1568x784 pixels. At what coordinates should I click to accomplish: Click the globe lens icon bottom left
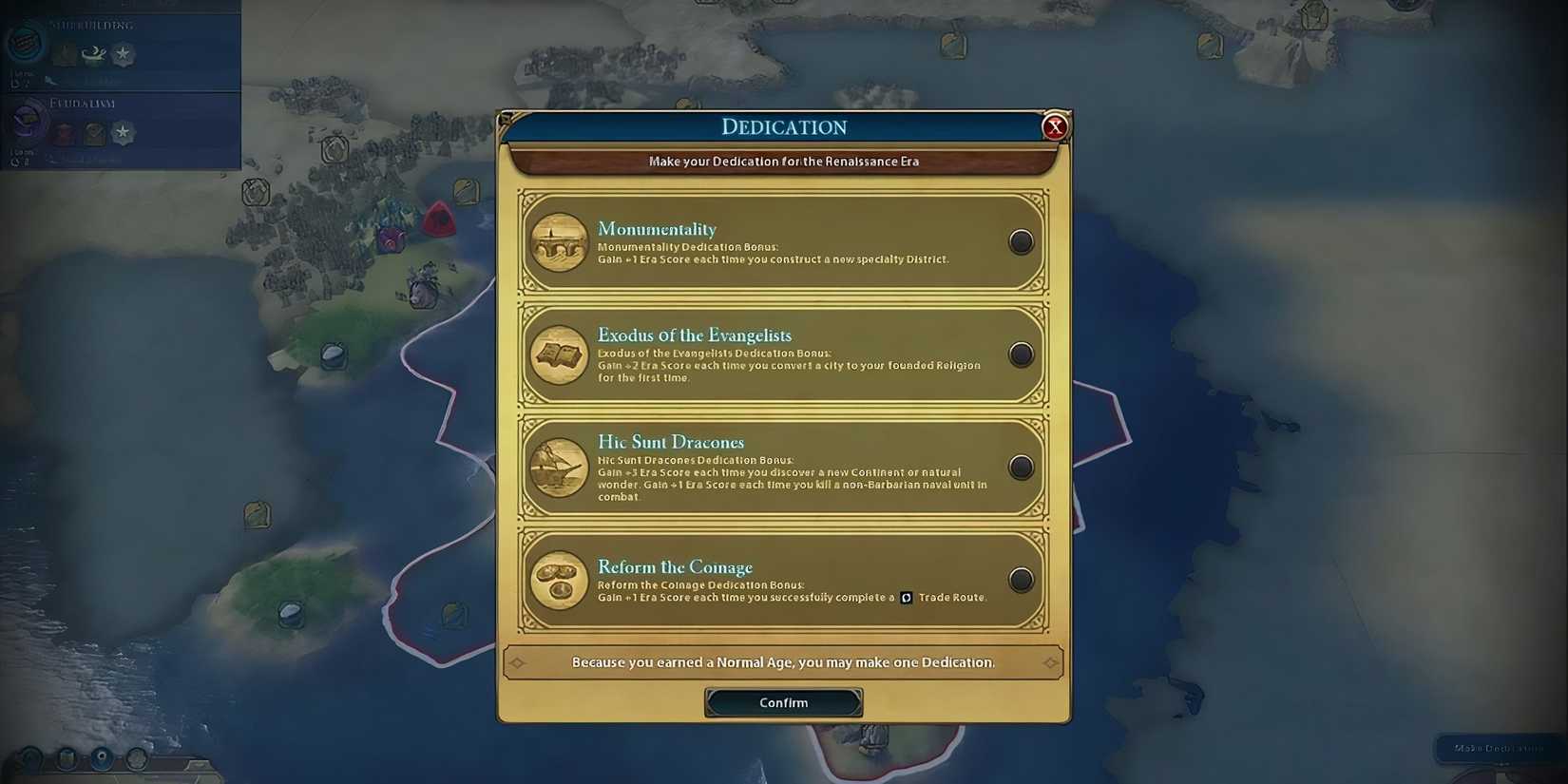(100, 758)
